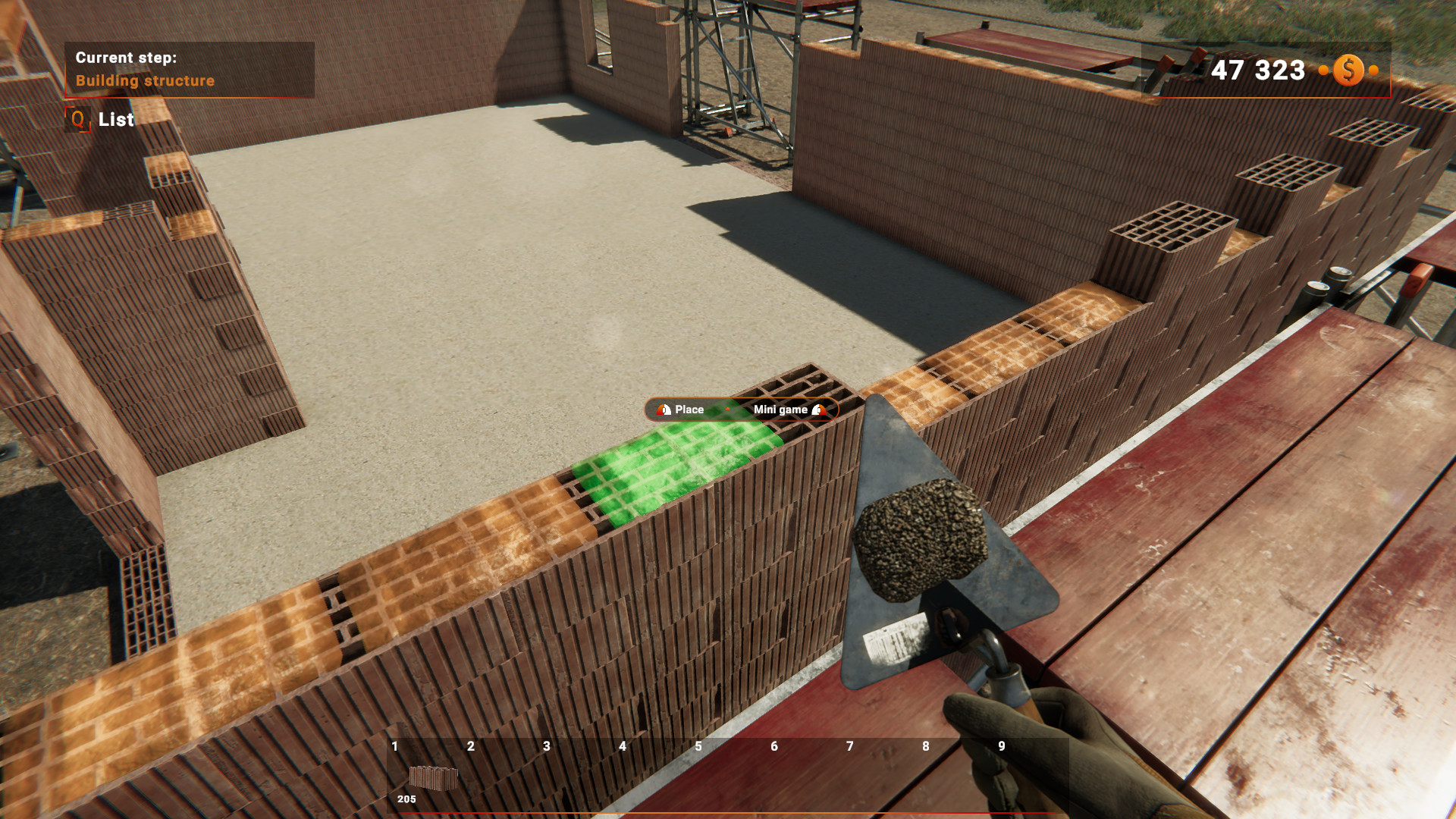Image resolution: width=1456 pixels, height=819 pixels.
Task: Click the right mouse icon beside Mini game
Action: tap(819, 409)
